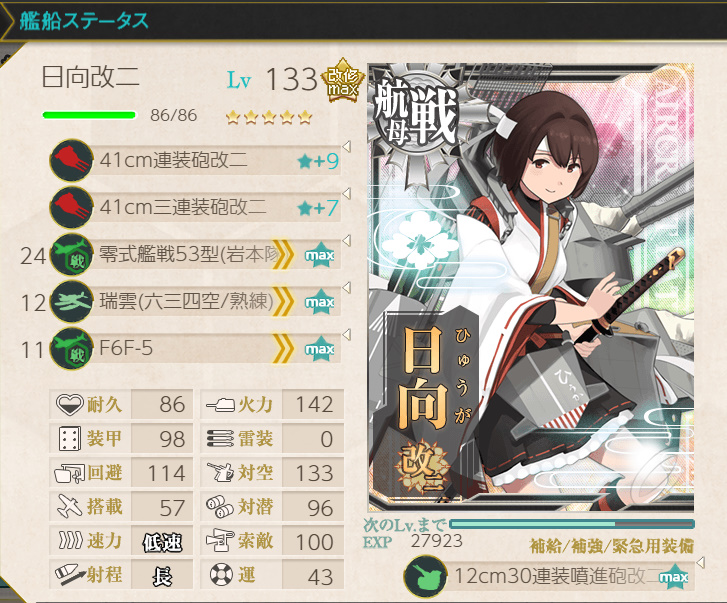The height and width of the screenshot is (603, 727).
Task: Click the 日向改二 ship card portrait
Action: 530,290
